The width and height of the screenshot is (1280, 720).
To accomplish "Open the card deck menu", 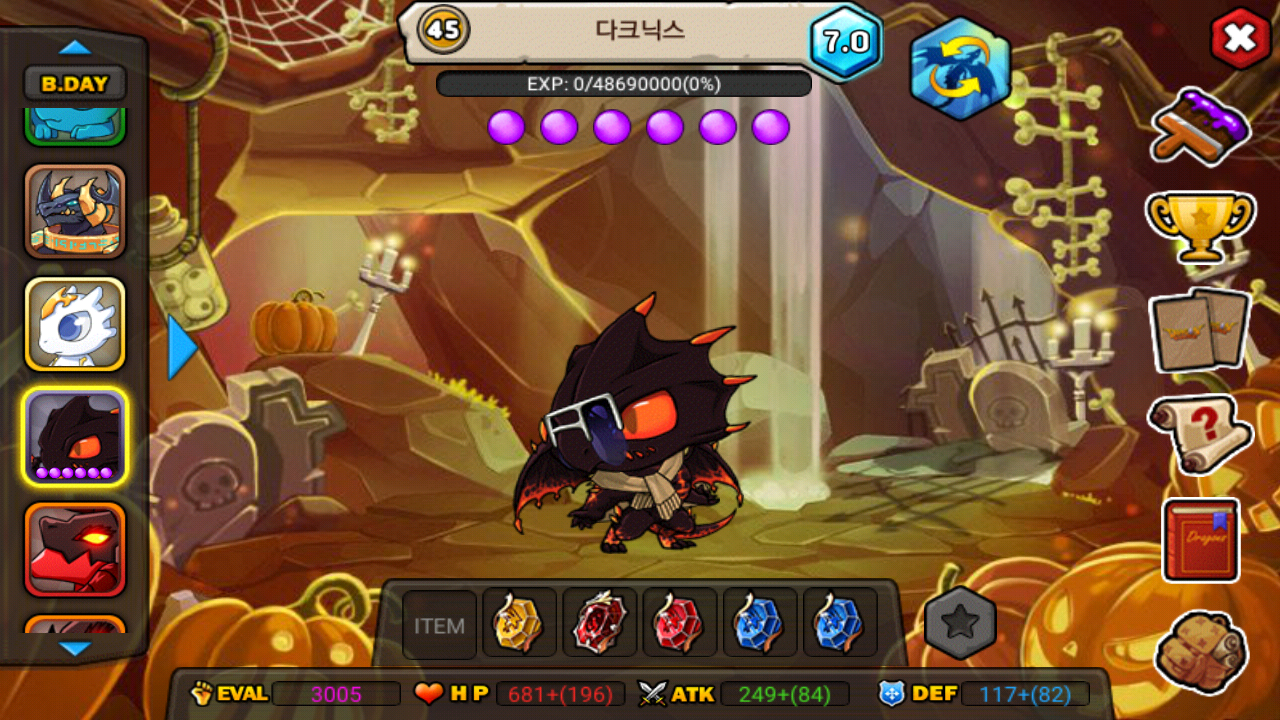I will [x=1199, y=329].
